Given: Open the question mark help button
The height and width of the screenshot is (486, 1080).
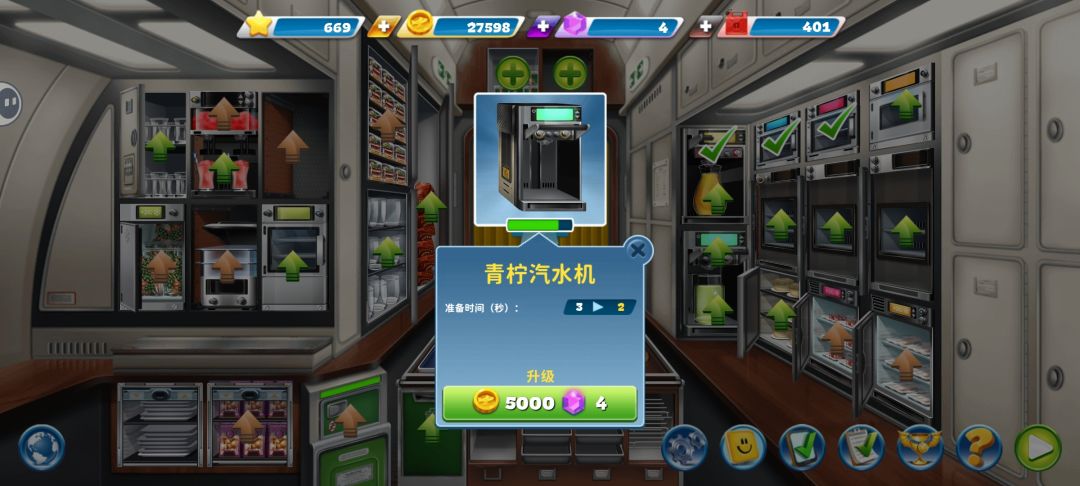Looking at the screenshot, I should point(979,448).
